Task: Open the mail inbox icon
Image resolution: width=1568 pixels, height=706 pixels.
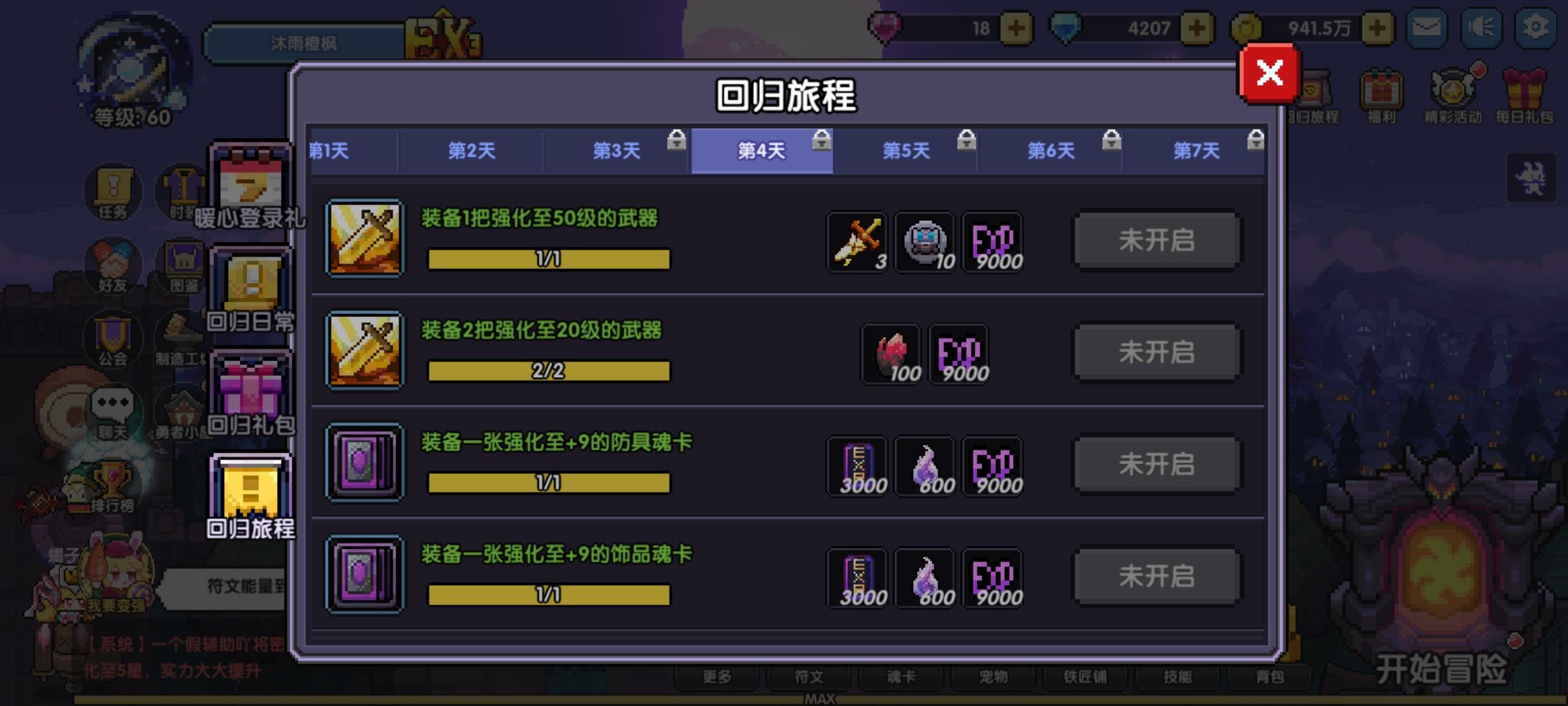Action: point(1428,27)
